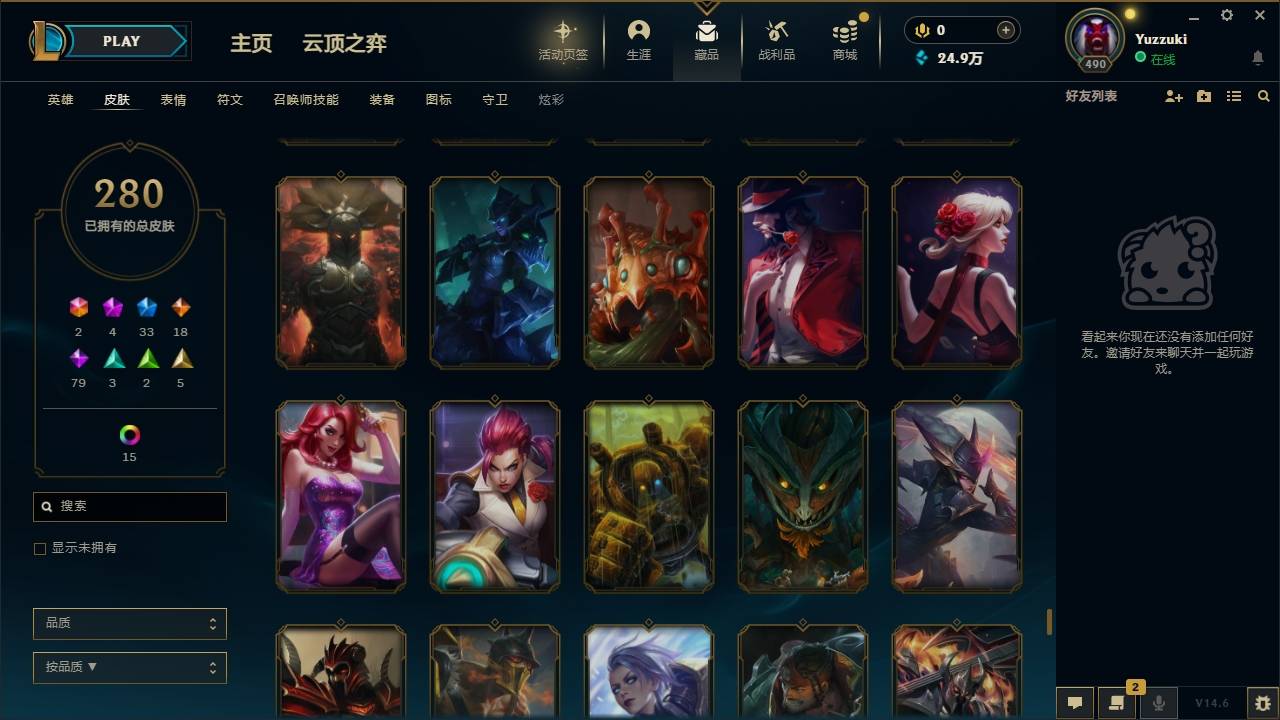This screenshot has height=720, width=1280.
Task: Open notifications via the bell icon
Action: pos(1258,58)
